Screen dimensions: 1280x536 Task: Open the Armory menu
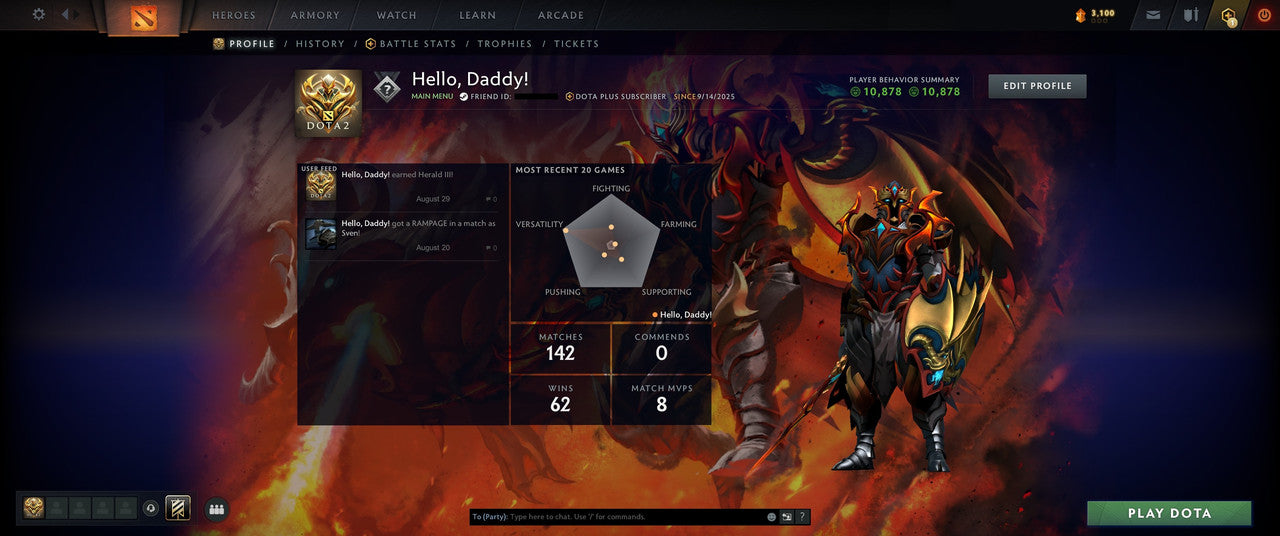(x=315, y=16)
